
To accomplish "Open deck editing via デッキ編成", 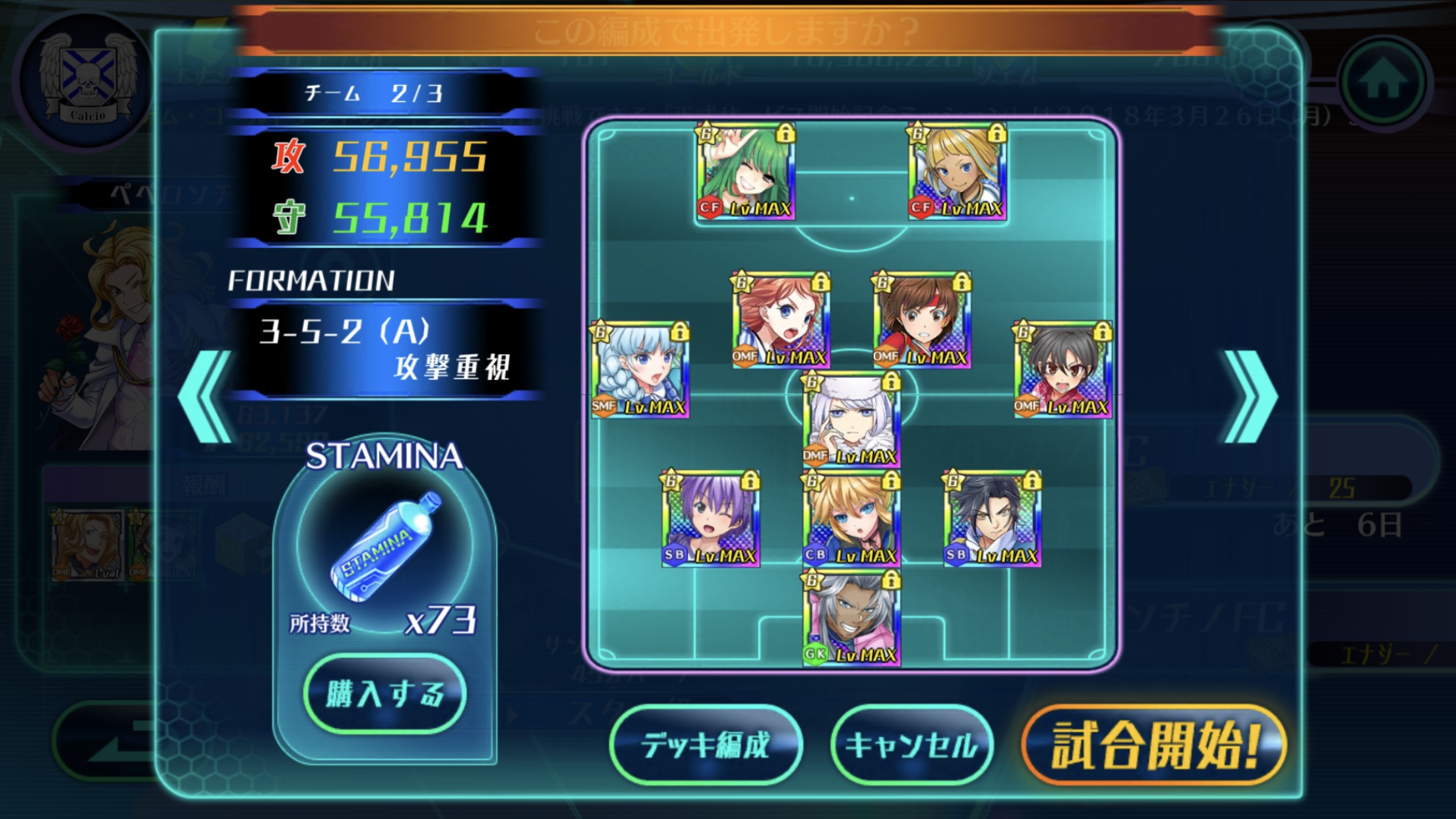I will coord(706,745).
